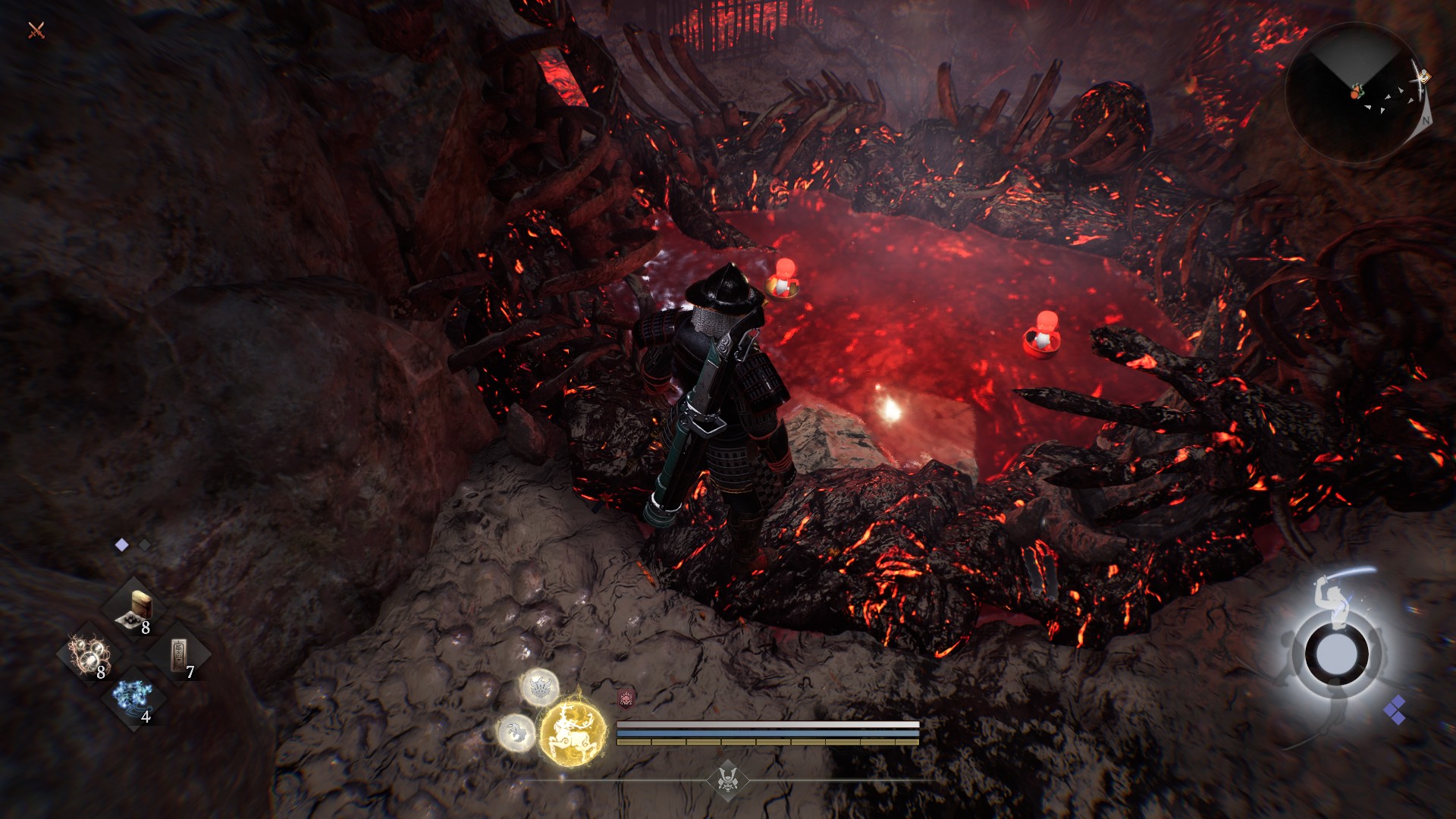Select the upper white guardian spirit orb
This screenshot has width=1456, height=819.
click(539, 687)
